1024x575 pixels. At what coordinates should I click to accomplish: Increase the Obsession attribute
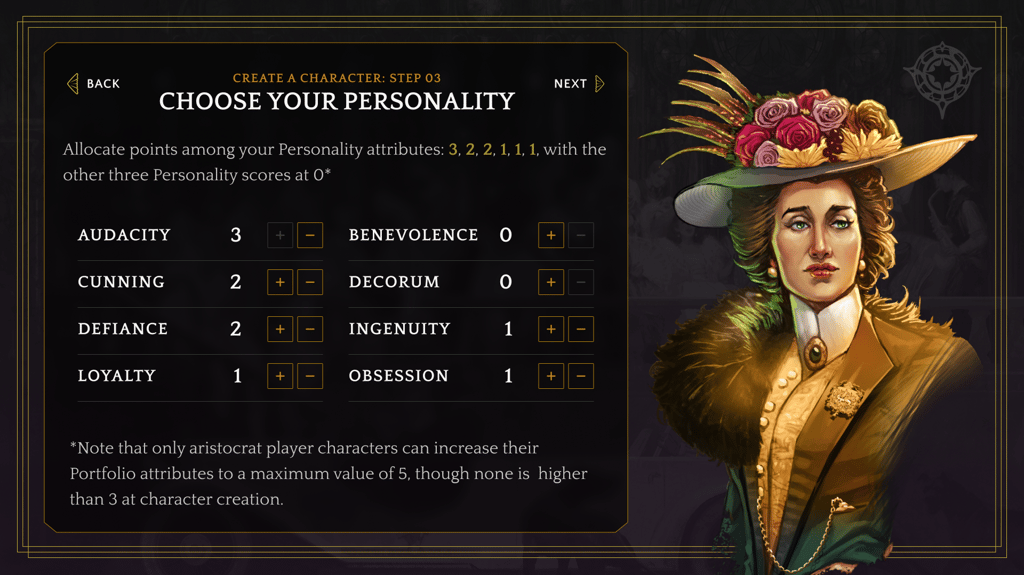[x=551, y=376]
